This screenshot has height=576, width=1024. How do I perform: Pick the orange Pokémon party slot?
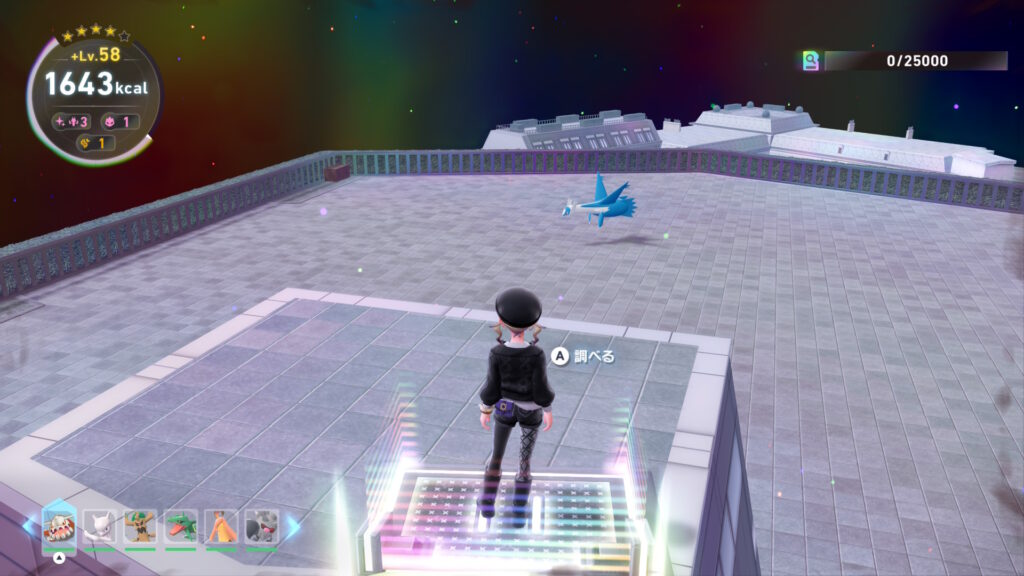click(x=221, y=526)
